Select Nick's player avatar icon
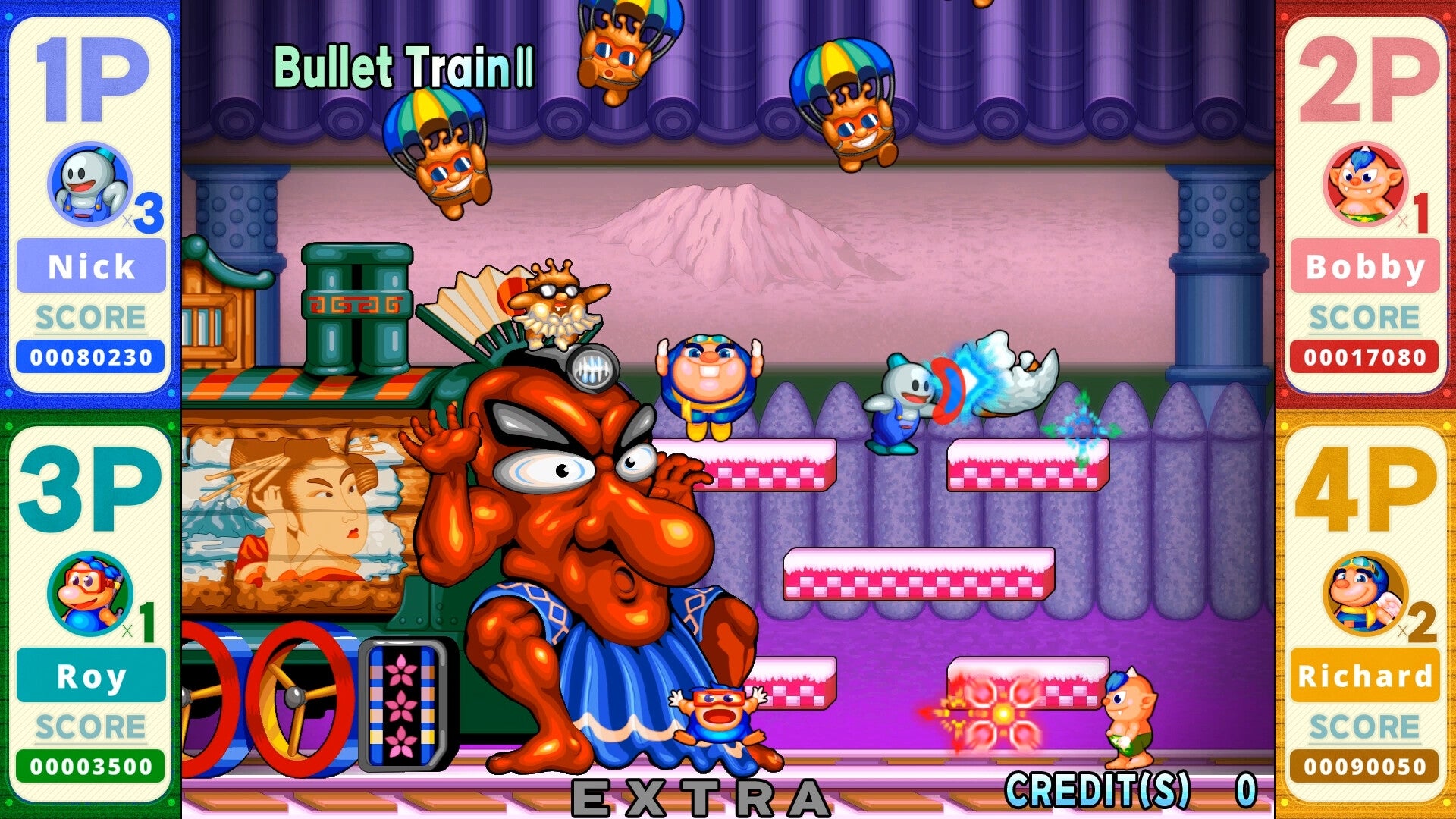Image resolution: width=1456 pixels, height=819 pixels. pyautogui.click(x=89, y=186)
